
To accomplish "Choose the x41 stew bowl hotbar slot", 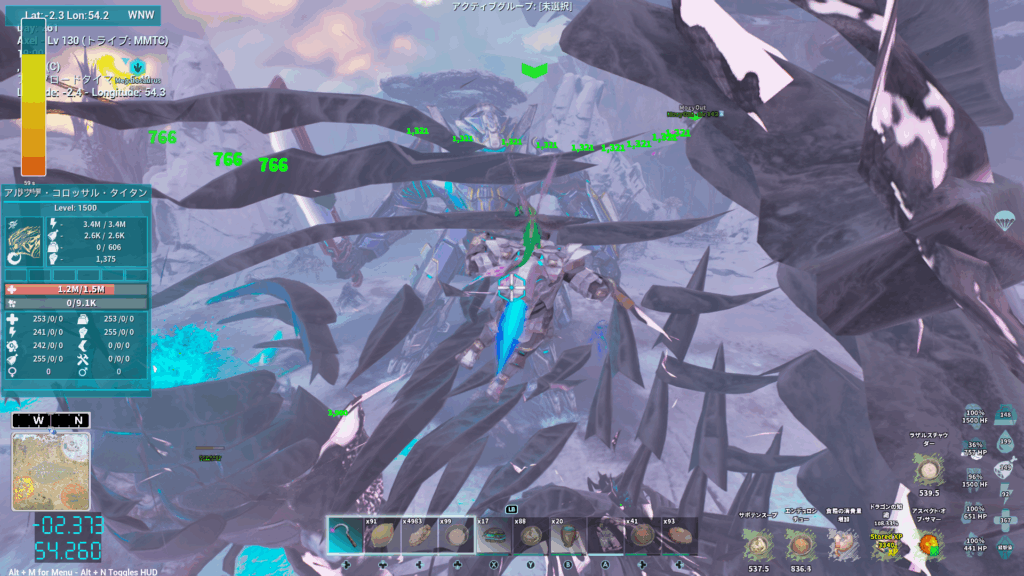I will 642,536.
